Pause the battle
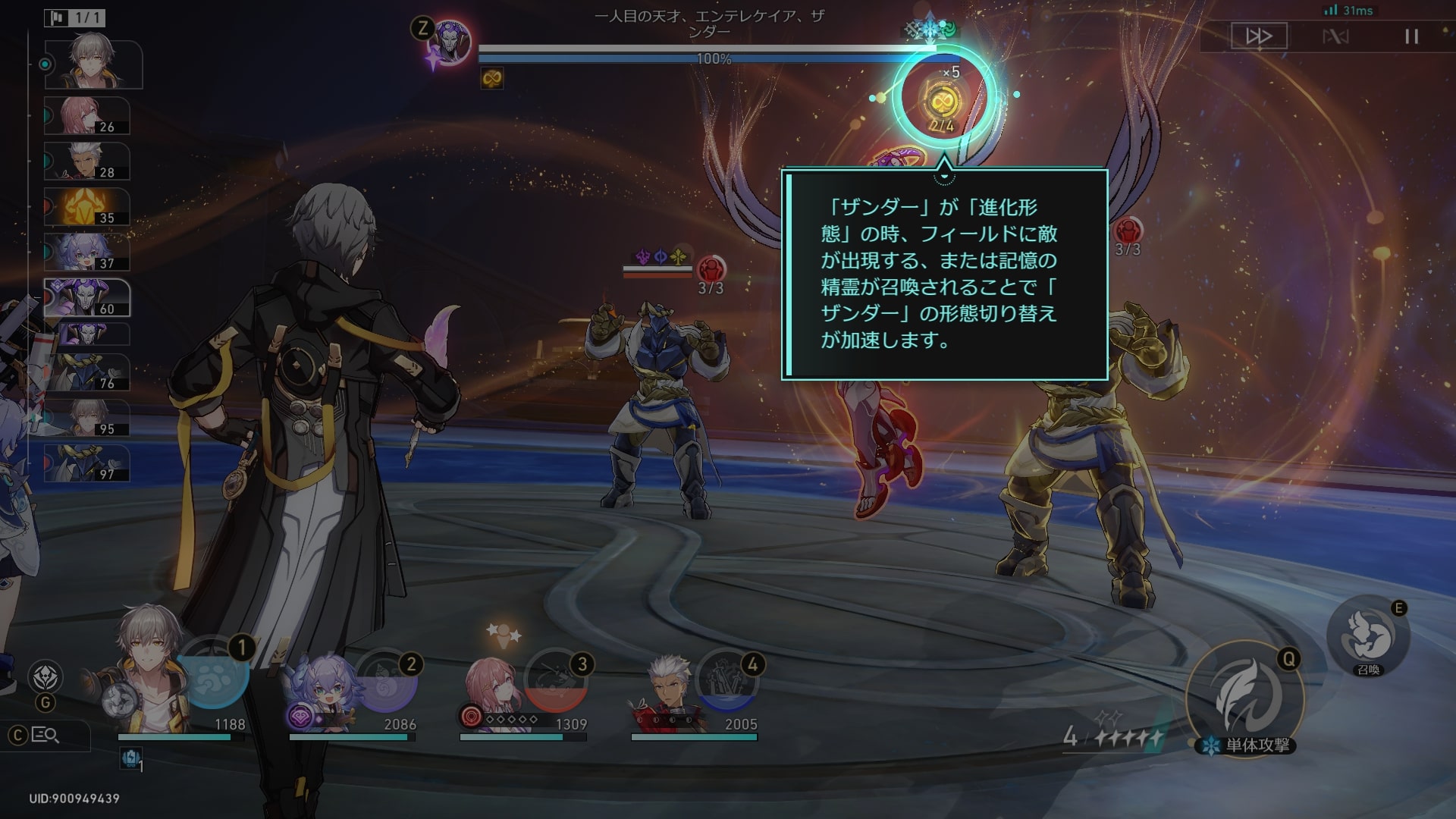This screenshot has width=1456, height=819. coord(1411,36)
